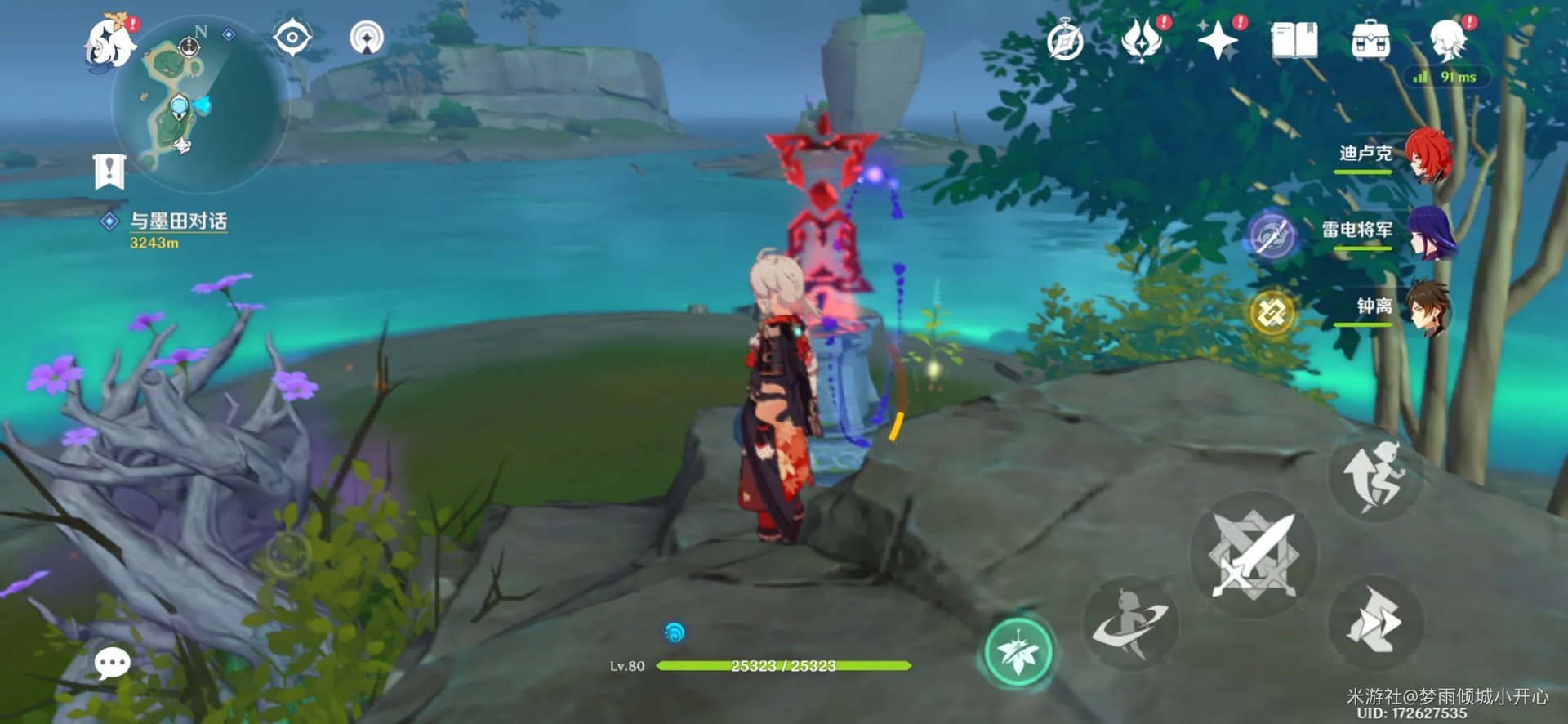Screen dimensions: 1568x724
Task: Switch to party member 雷电将军
Action: [1429, 231]
